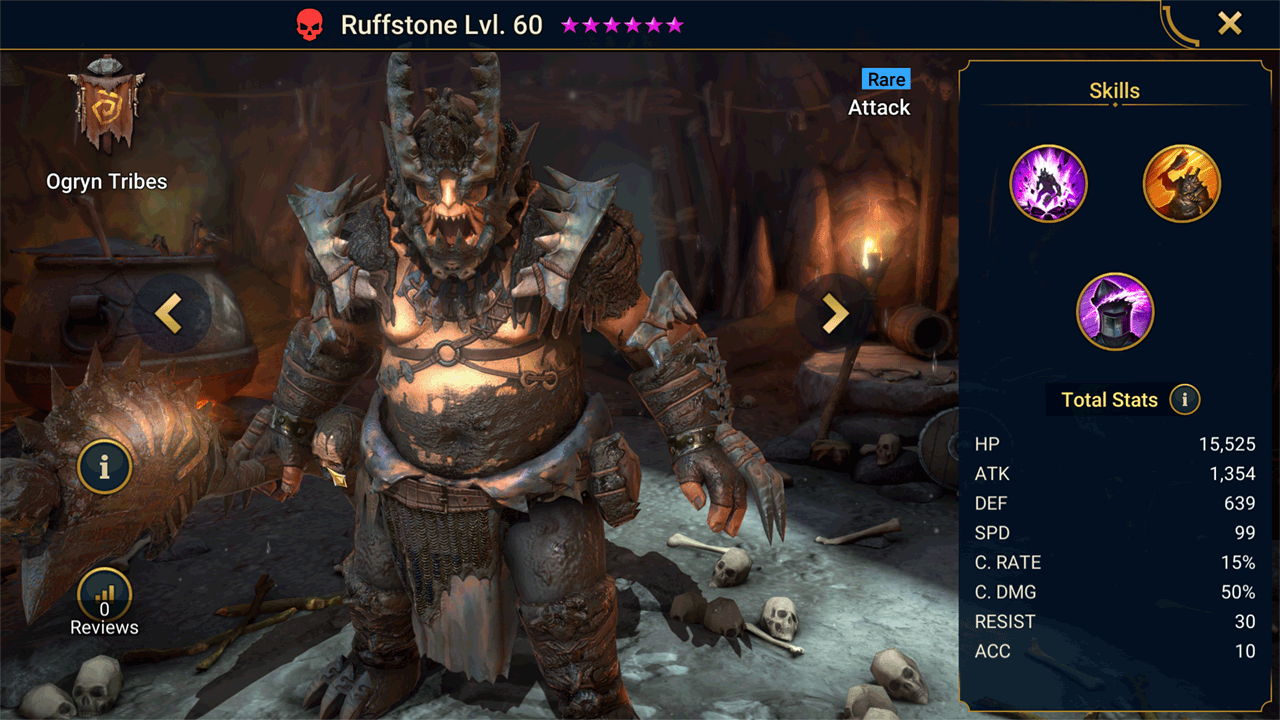
Task: Select the orange axe warrior skill icon
Action: [1181, 184]
